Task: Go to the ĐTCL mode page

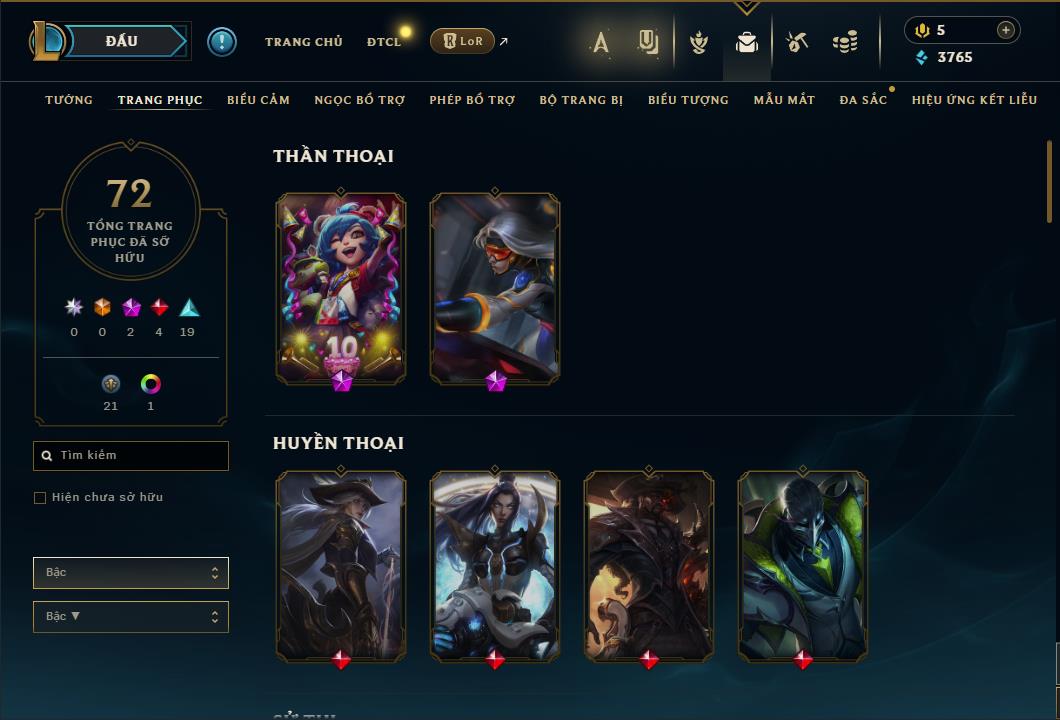Action: [x=383, y=42]
